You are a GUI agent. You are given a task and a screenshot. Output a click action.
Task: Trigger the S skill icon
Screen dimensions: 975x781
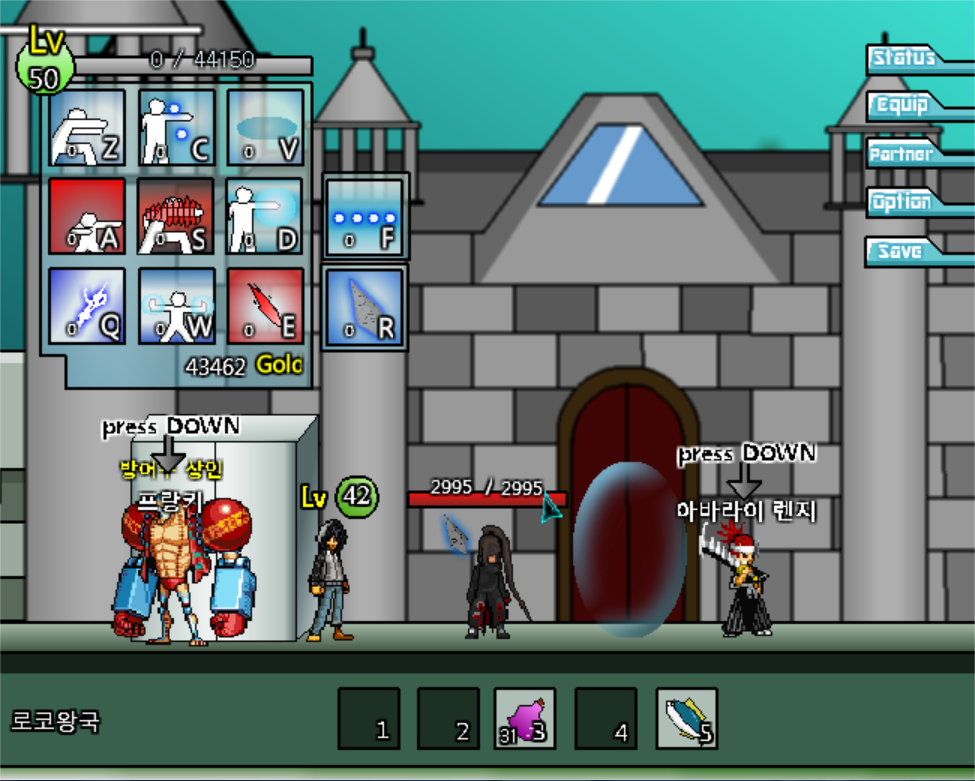point(176,216)
